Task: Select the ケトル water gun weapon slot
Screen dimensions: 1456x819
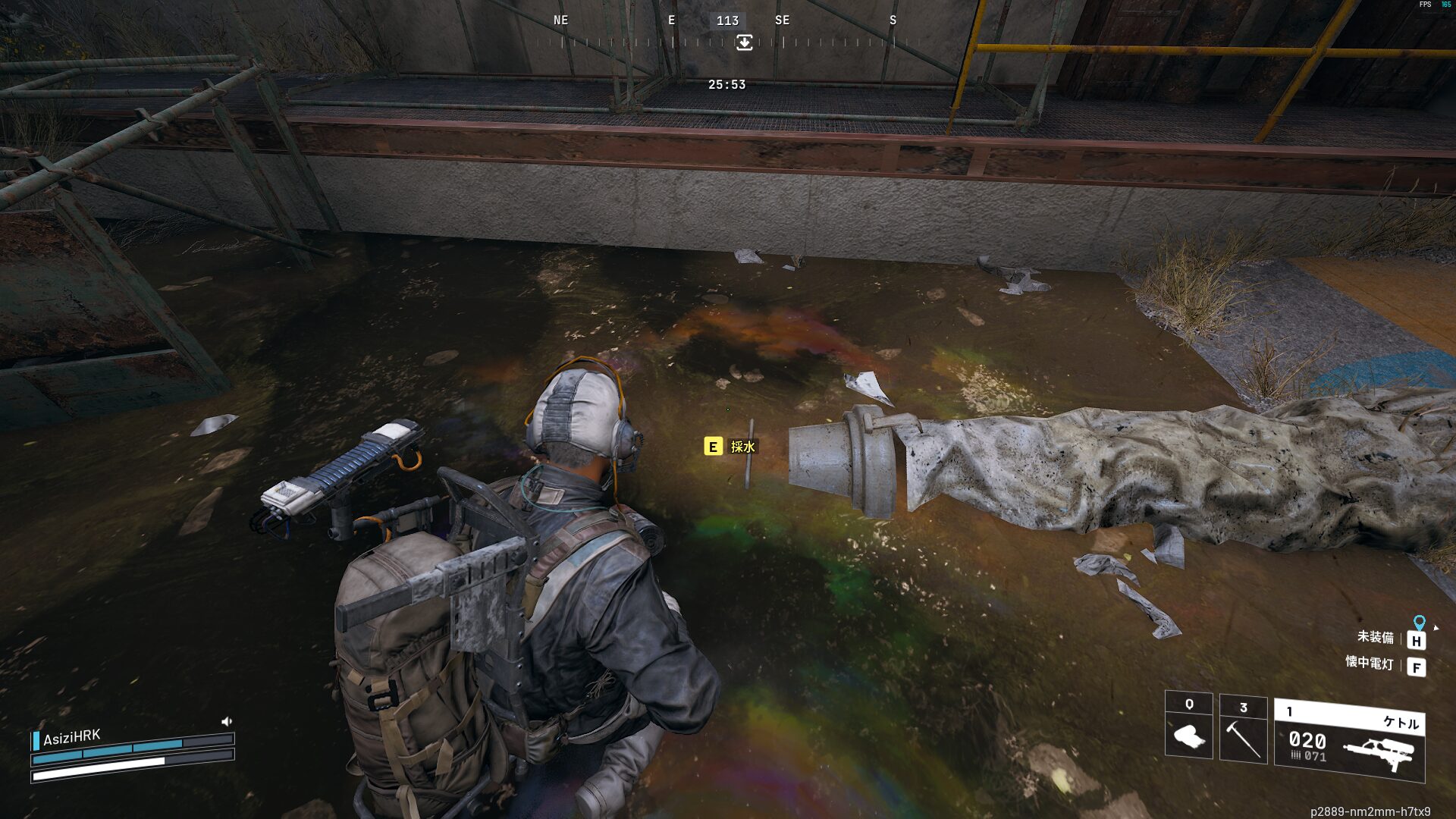Action: point(1349,741)
